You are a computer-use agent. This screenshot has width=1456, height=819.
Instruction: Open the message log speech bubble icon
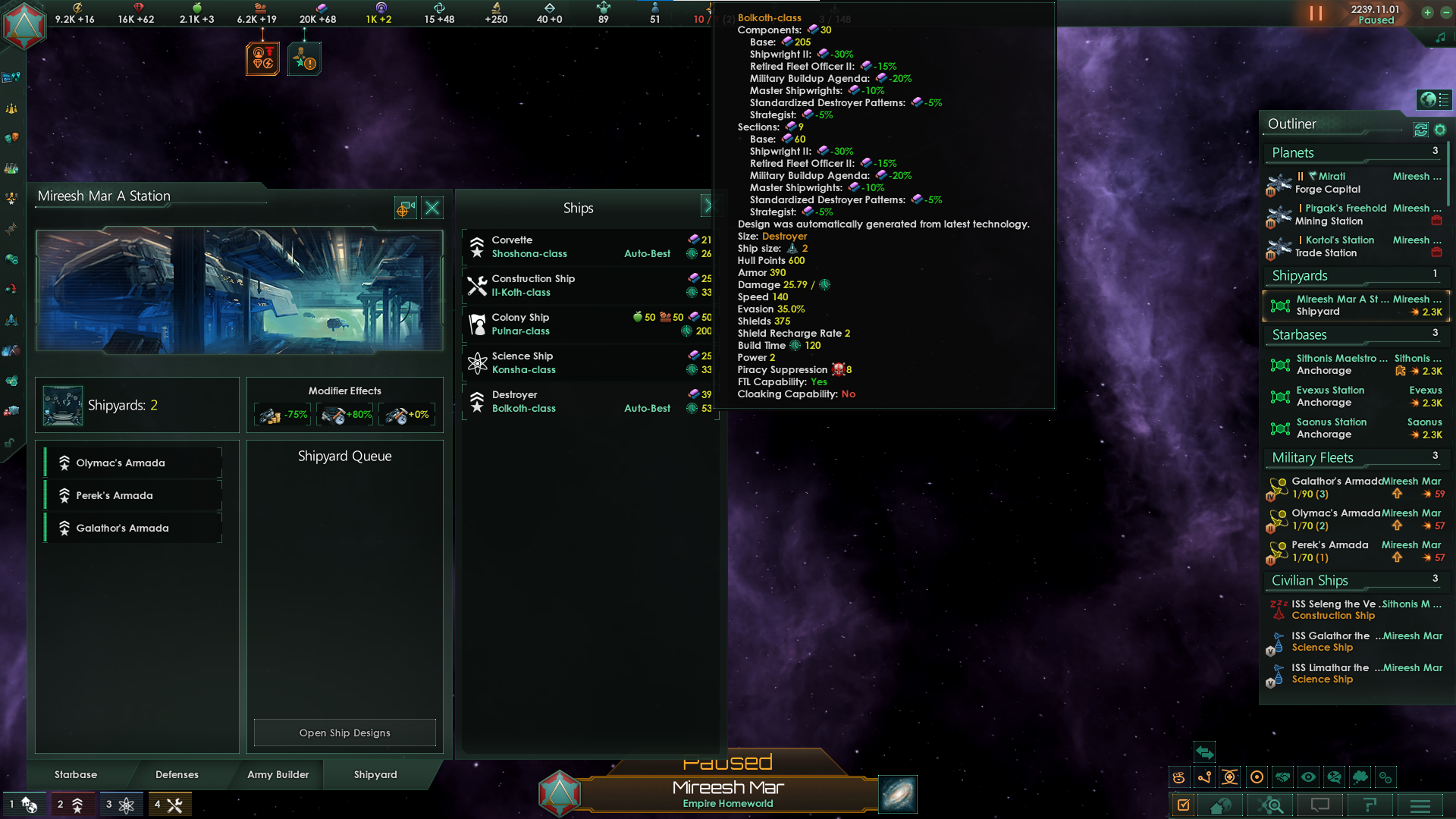pyautogui.click(x=1320, y=806)
